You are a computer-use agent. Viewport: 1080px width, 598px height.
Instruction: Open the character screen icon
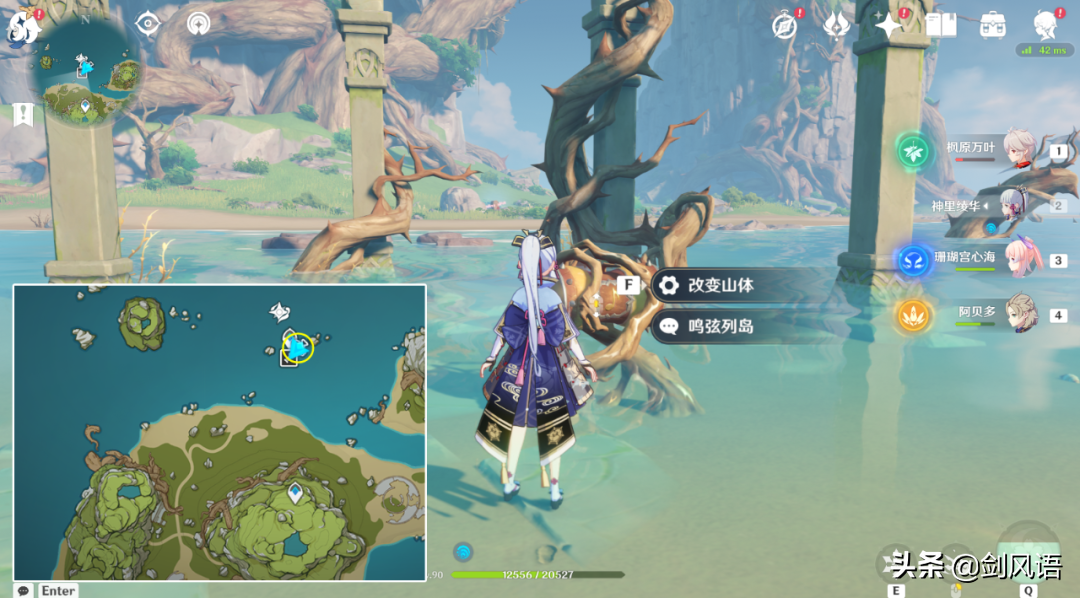(x=1046, y=25)
